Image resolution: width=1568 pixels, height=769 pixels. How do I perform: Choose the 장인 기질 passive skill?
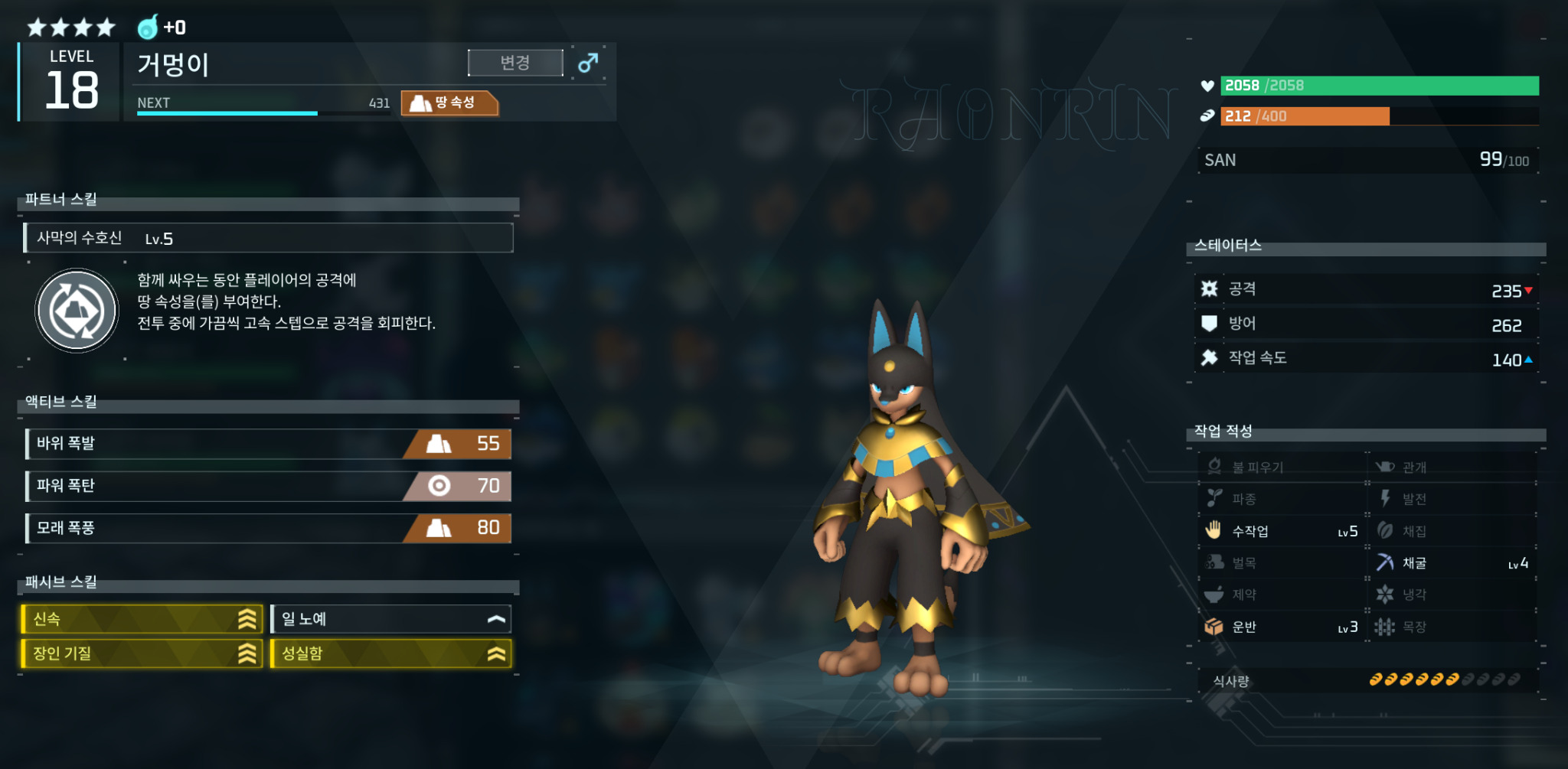click(x=142, y=653)
